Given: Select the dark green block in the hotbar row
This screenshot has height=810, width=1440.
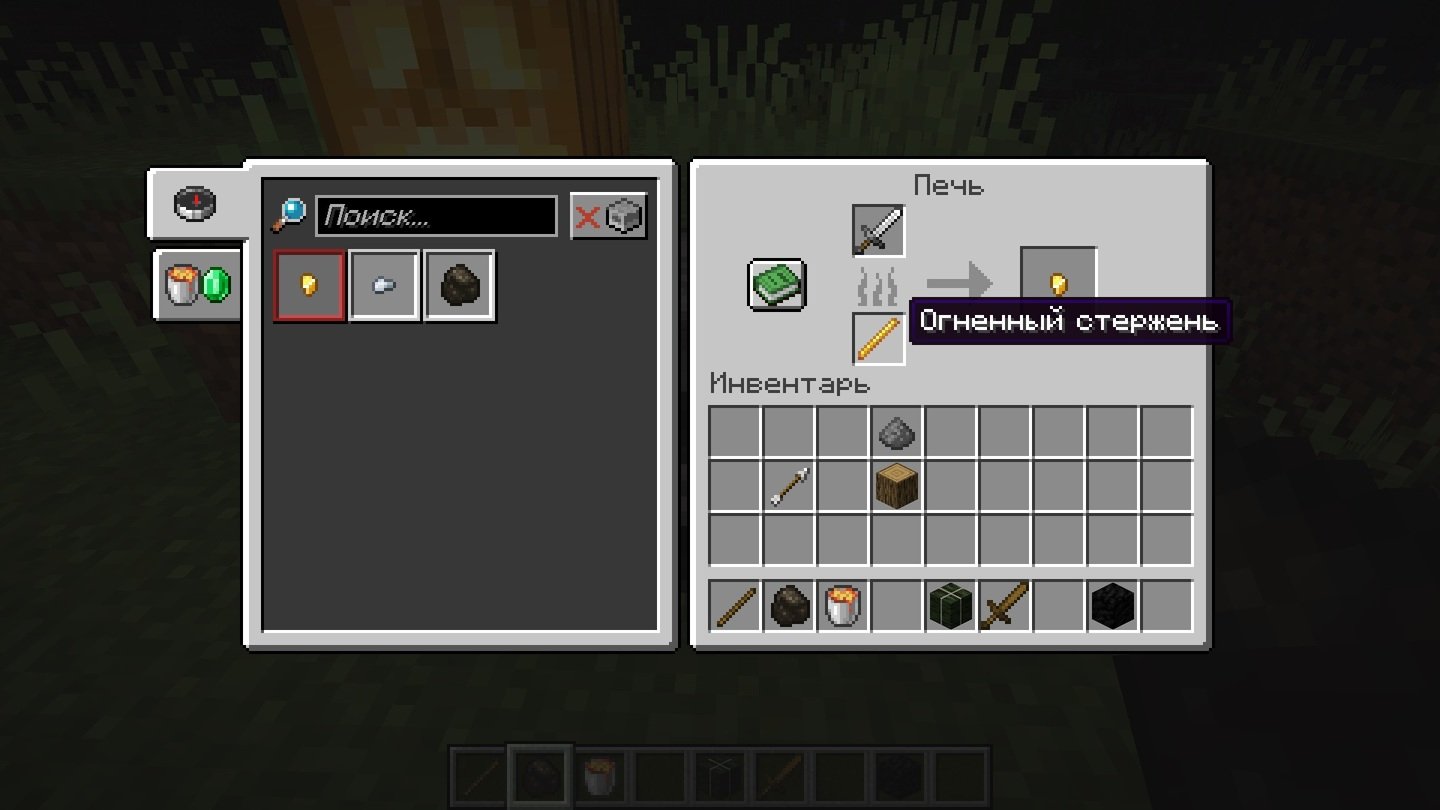Looking at the screenshot, I should click(951, 606).
